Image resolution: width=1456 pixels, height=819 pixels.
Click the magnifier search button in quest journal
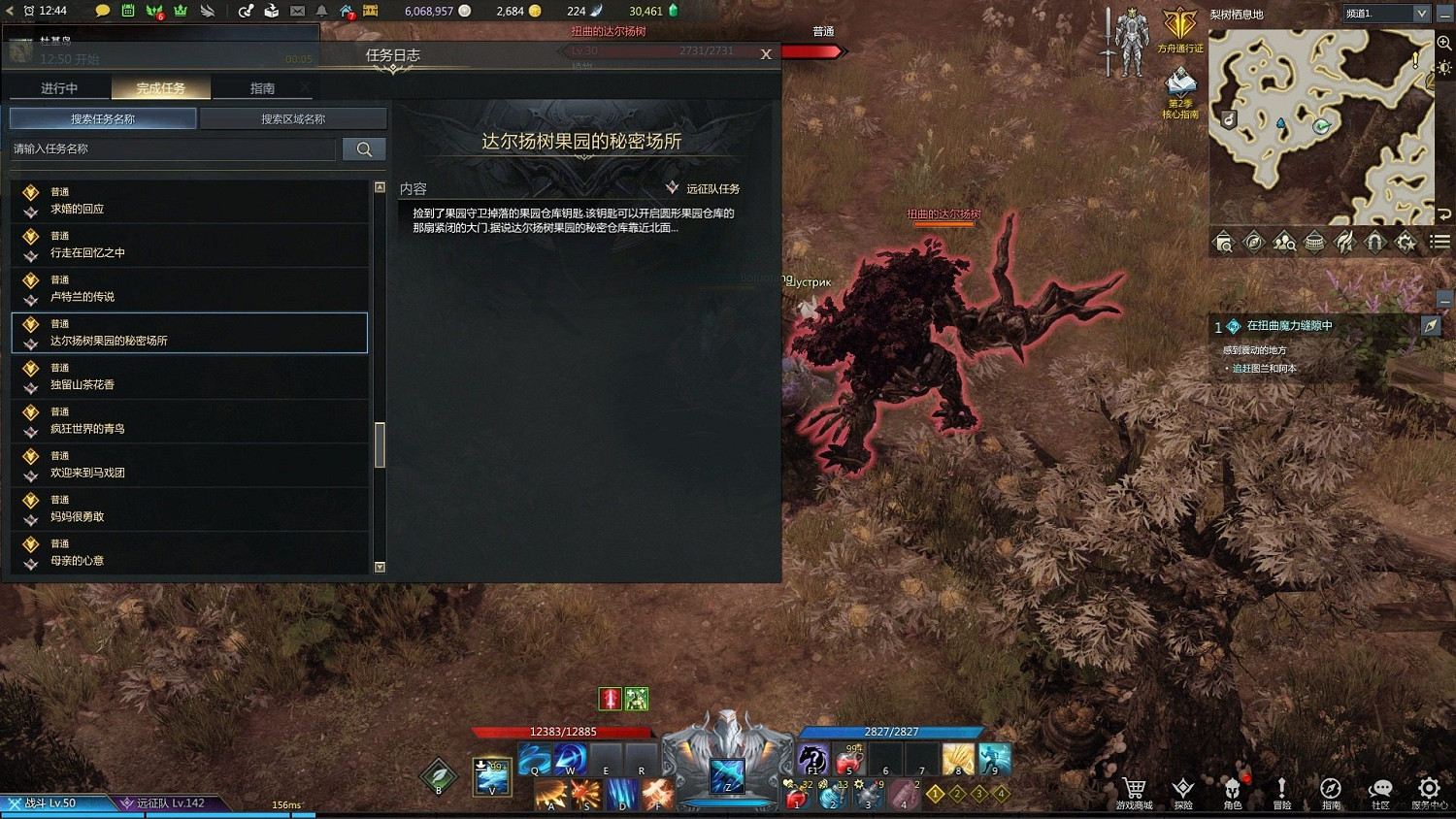coord(364,148)
